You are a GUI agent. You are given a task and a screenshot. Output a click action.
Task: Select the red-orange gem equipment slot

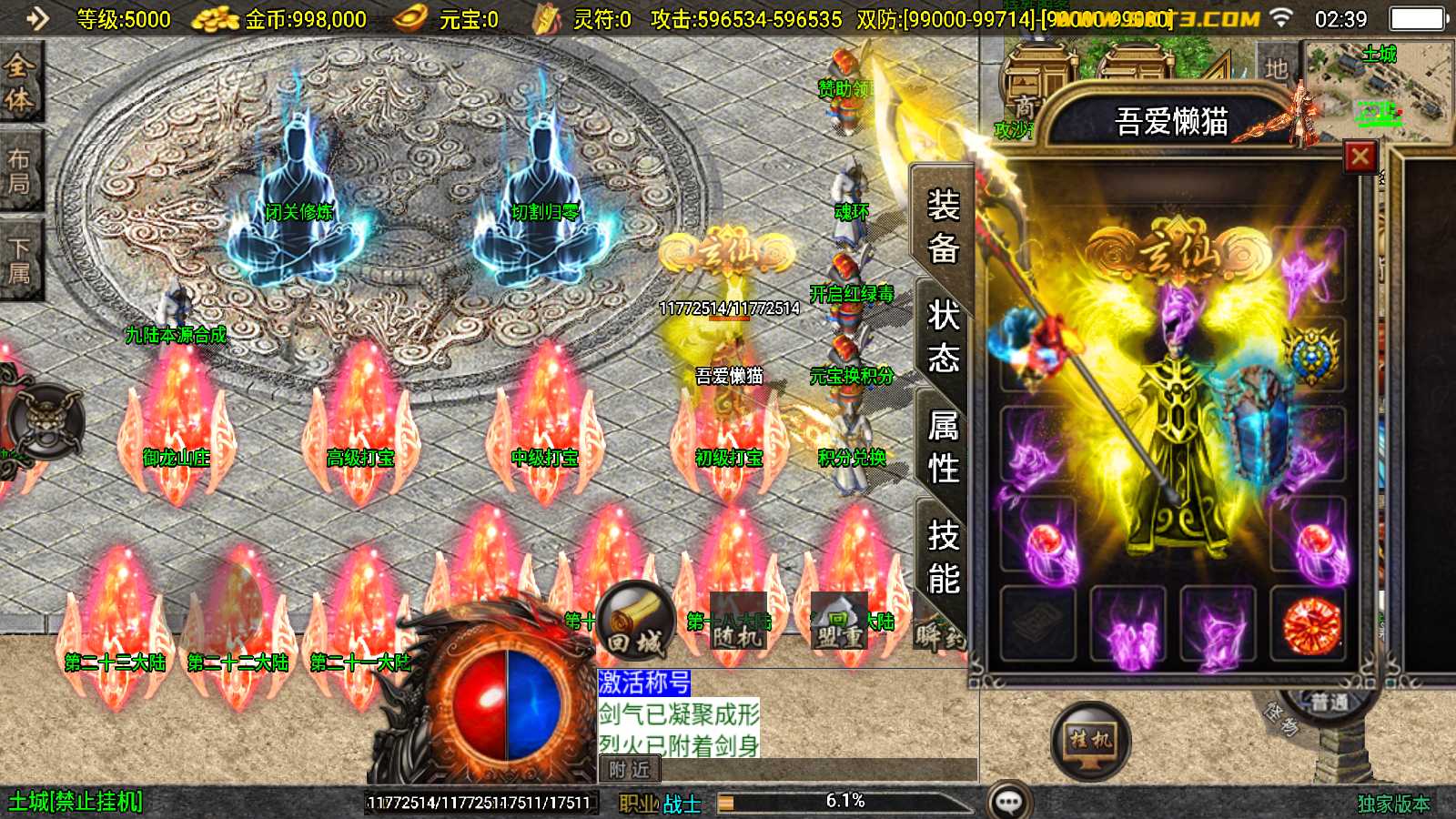(1310, 625)
